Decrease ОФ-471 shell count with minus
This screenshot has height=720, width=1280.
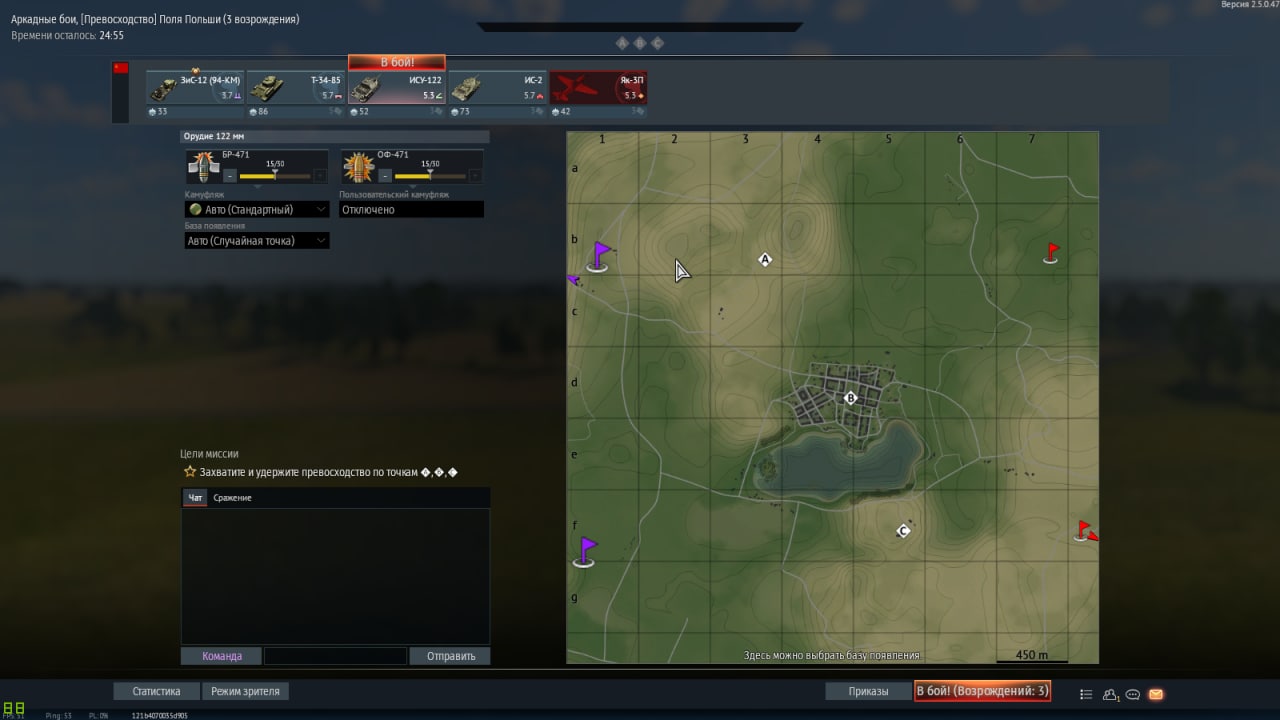pyautogui.click(x=385, y=176)
